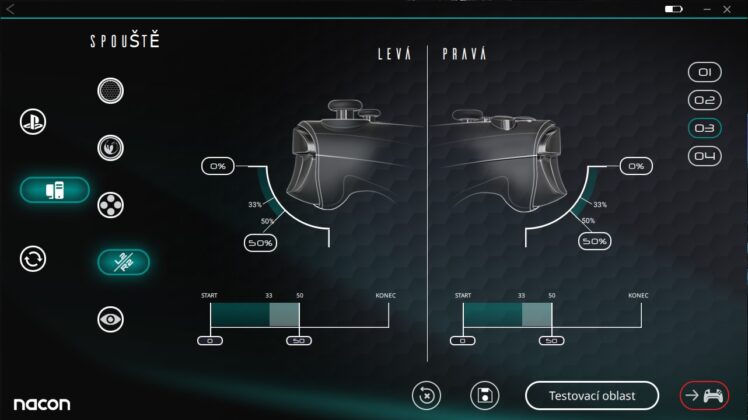748x420 pixels.
Task: Switch to the L2/R2 triggers category
Action: (123, 262)
